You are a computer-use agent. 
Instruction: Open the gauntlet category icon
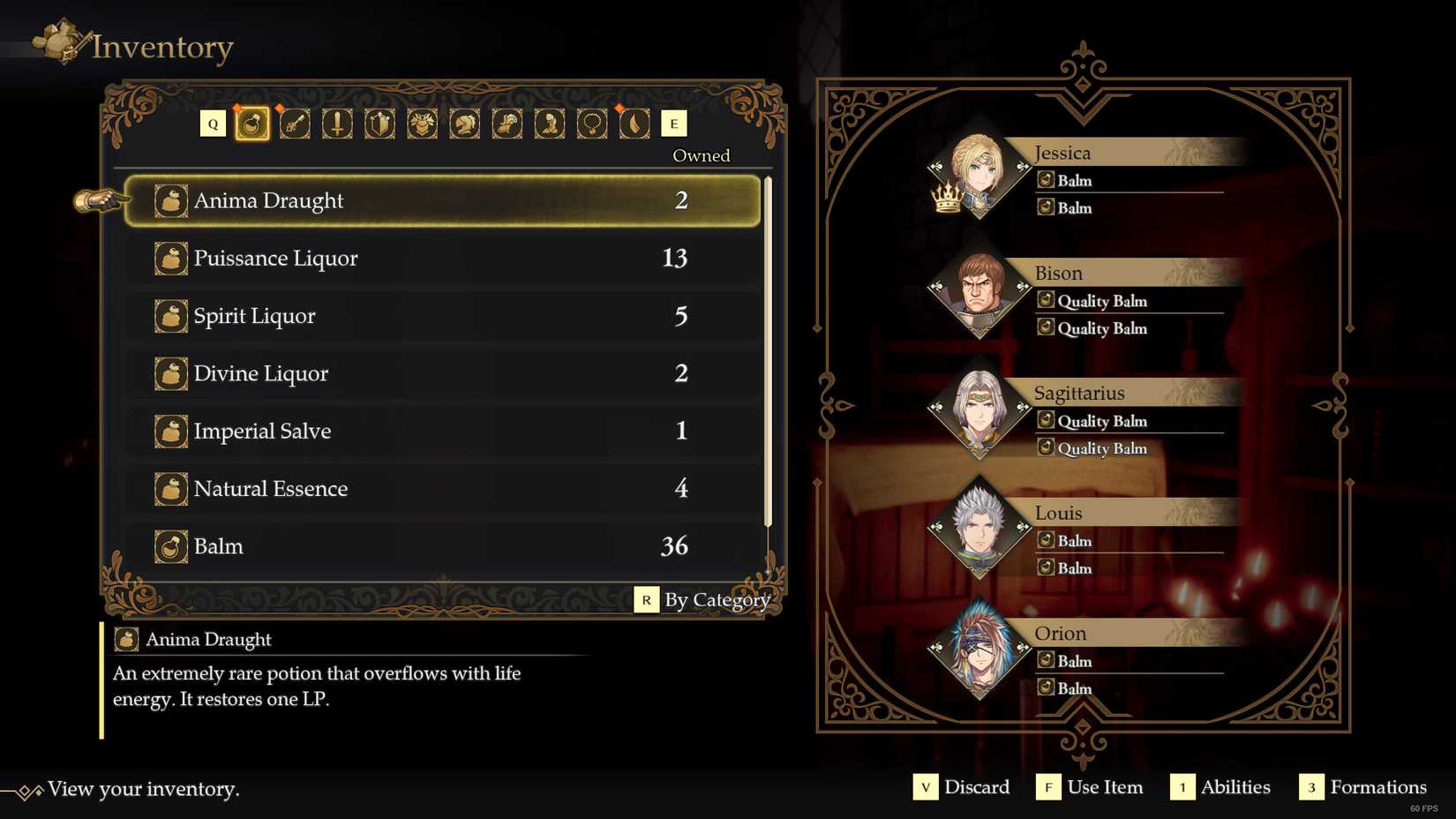(506, 124)
